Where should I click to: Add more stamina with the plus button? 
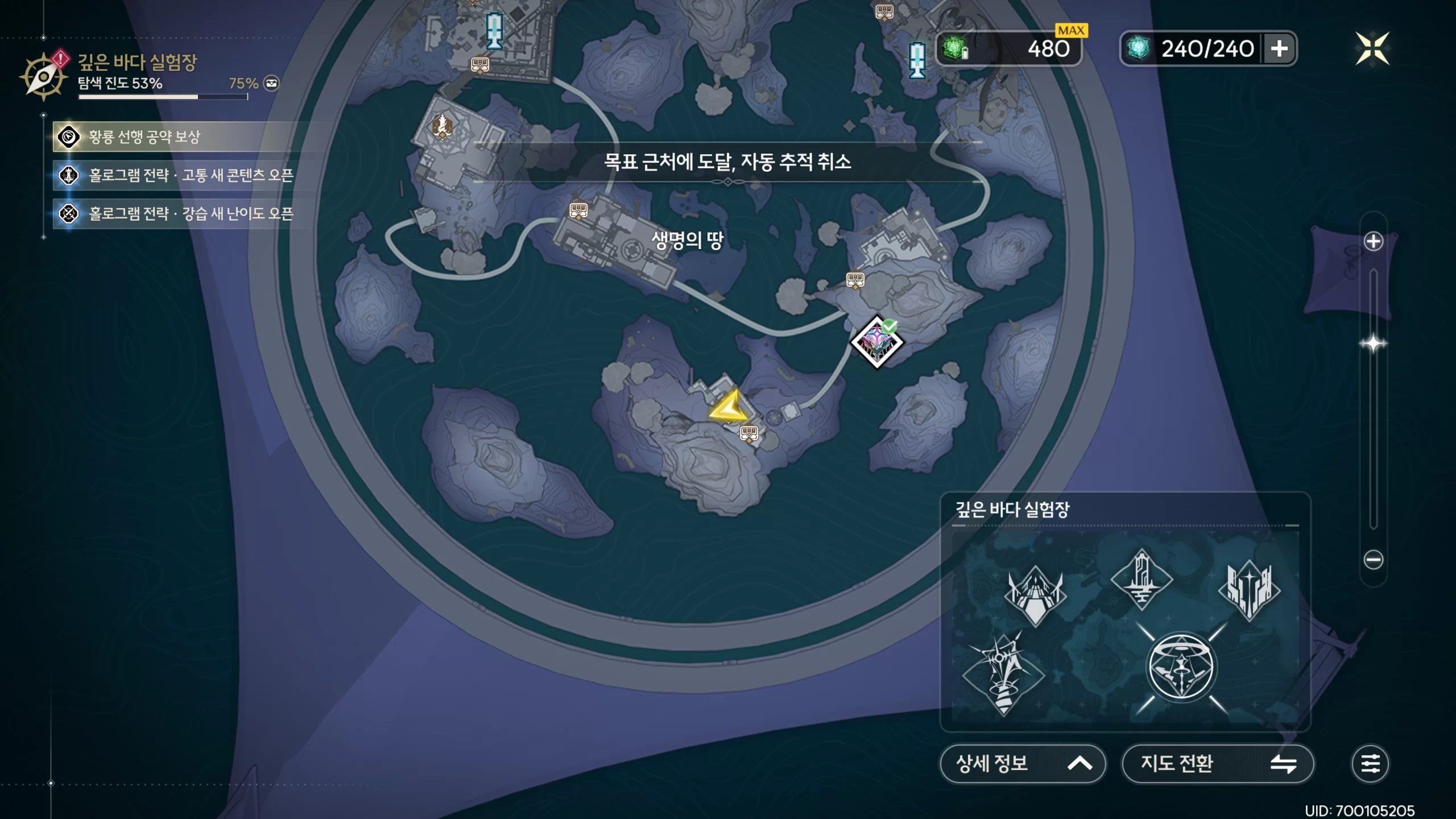click(x=1279, y=48)
